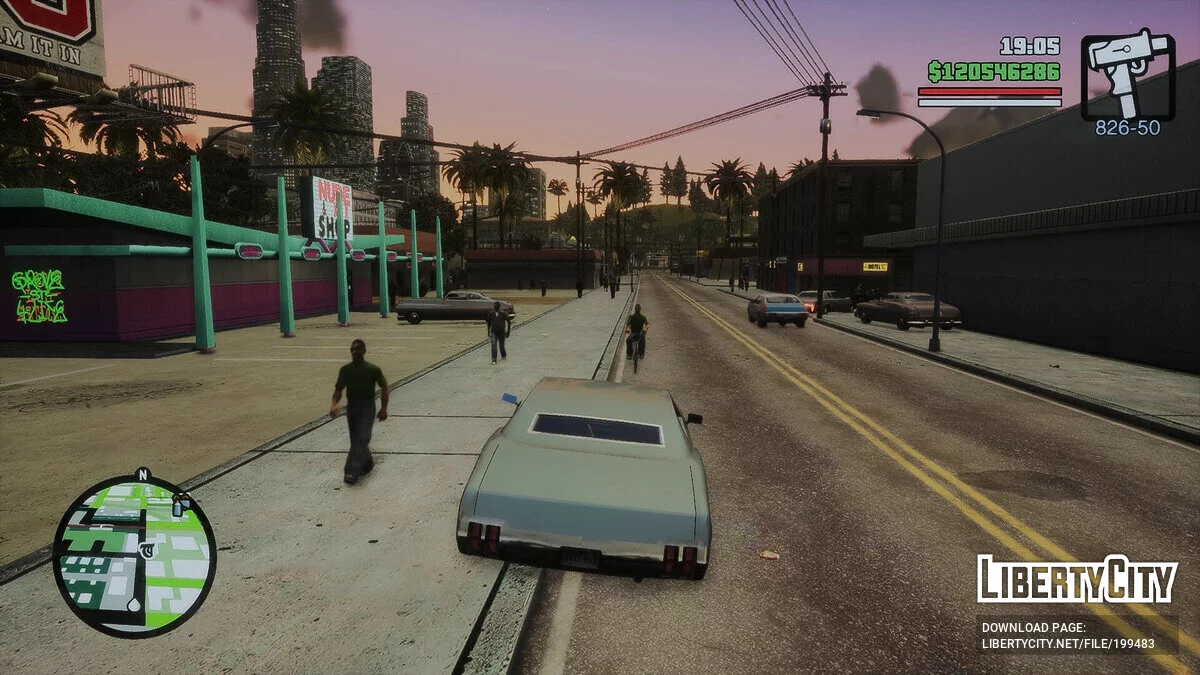
Task: Click the circular minimap radar
Action: (134, 555)
